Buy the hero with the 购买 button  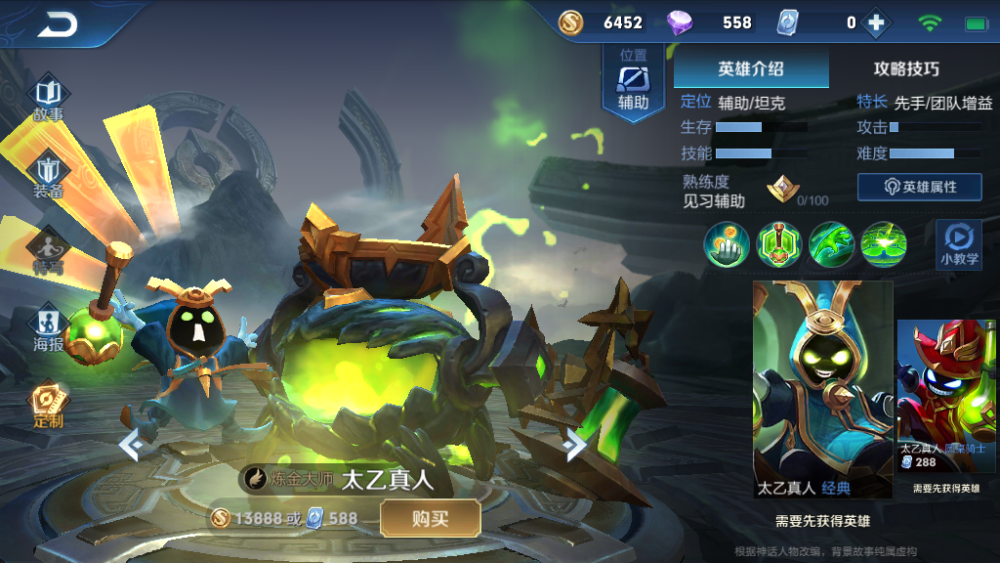[430, 518]
